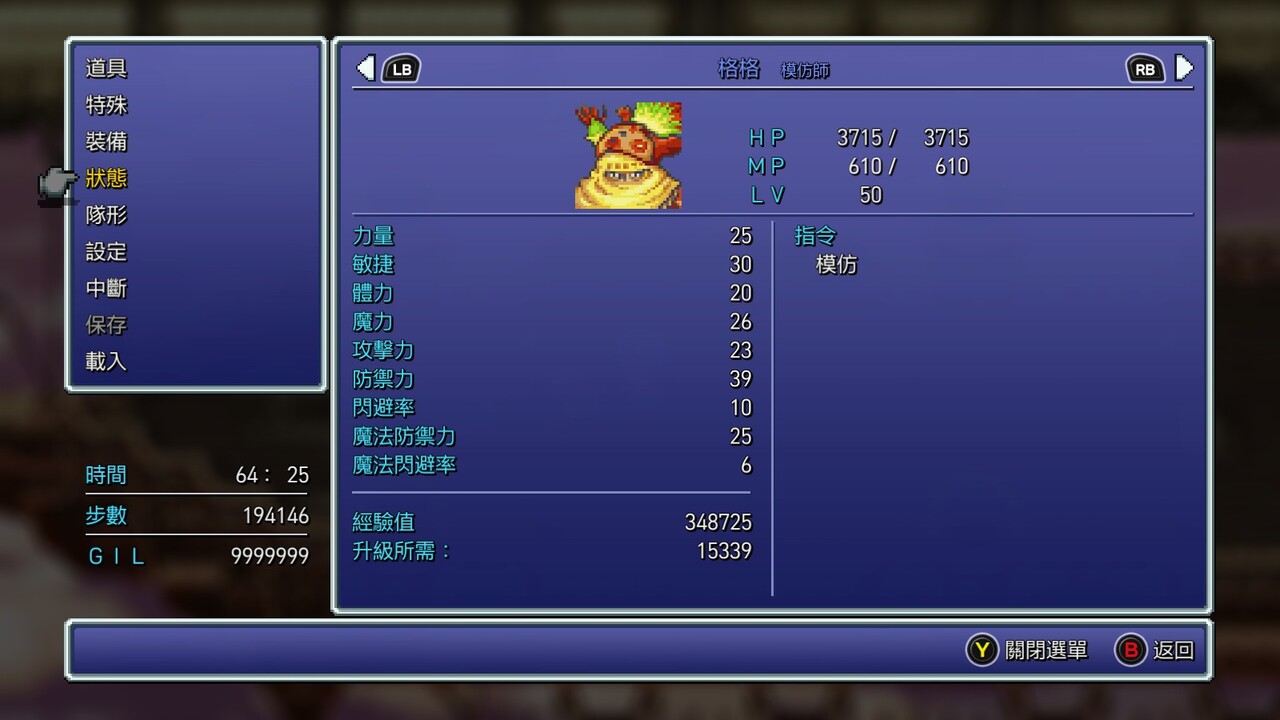Screen dimensions: 1280x720
Task: Show previous character with left arrow
Action: (366, 68)
